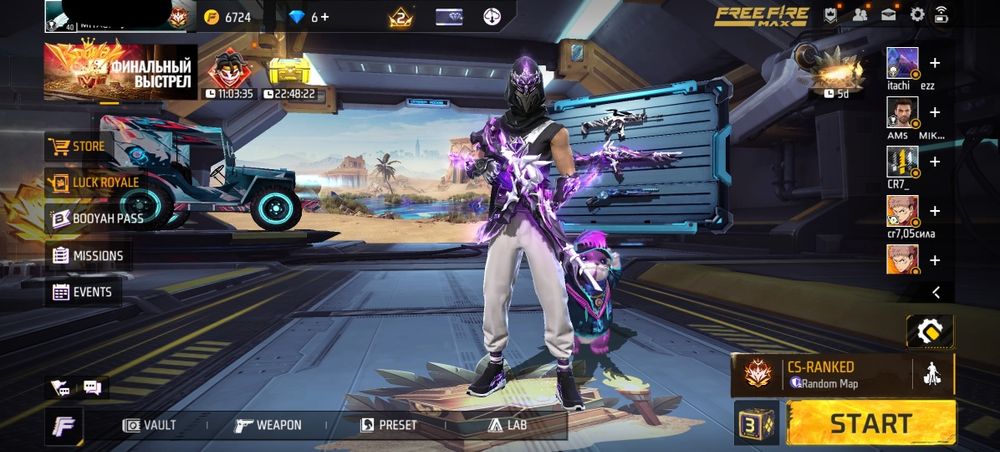Open the friends list icon
This screenshot has height=452, width=1000.
tap(860, 15)
